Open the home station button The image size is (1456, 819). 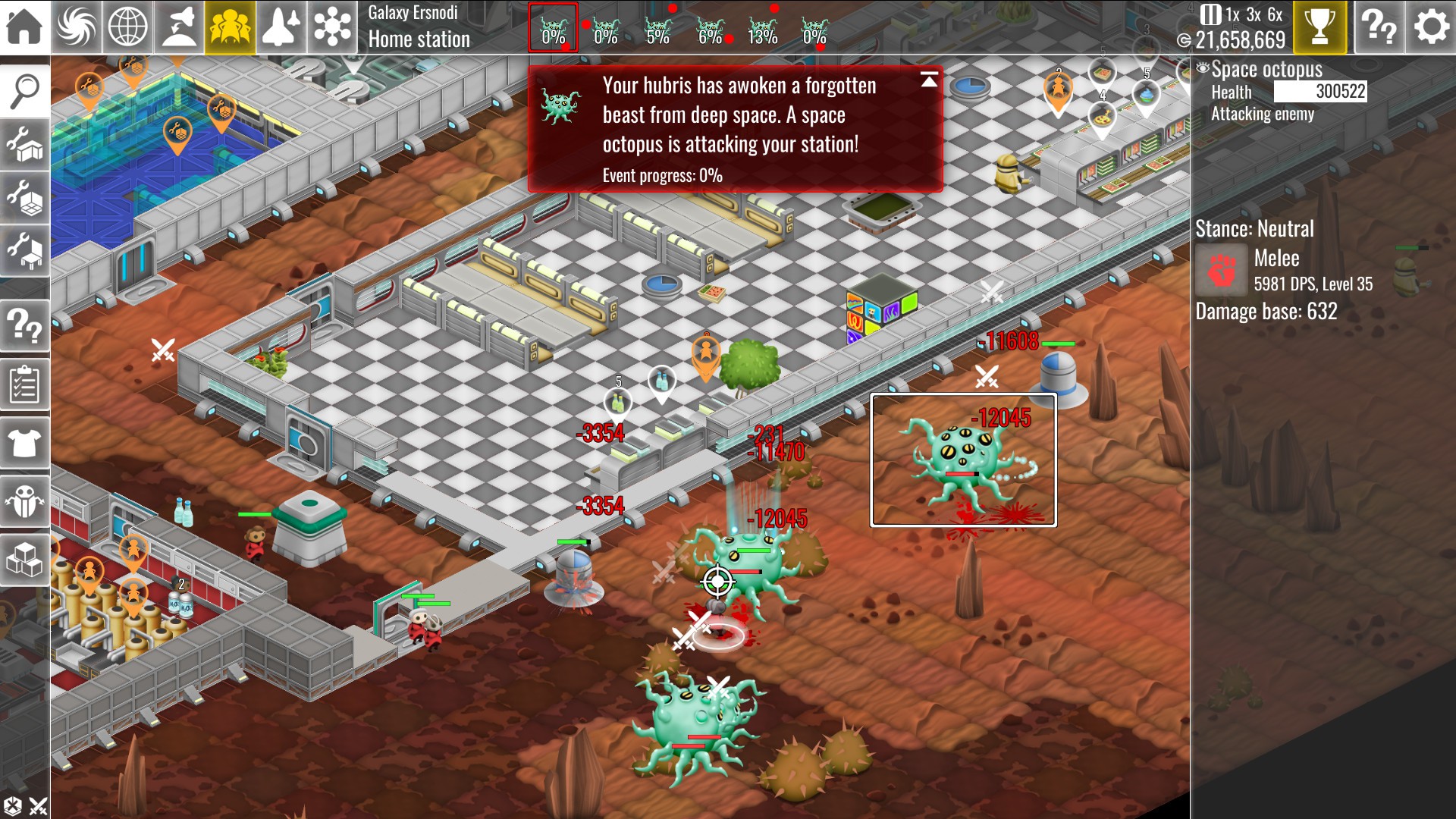click(24, 27)
